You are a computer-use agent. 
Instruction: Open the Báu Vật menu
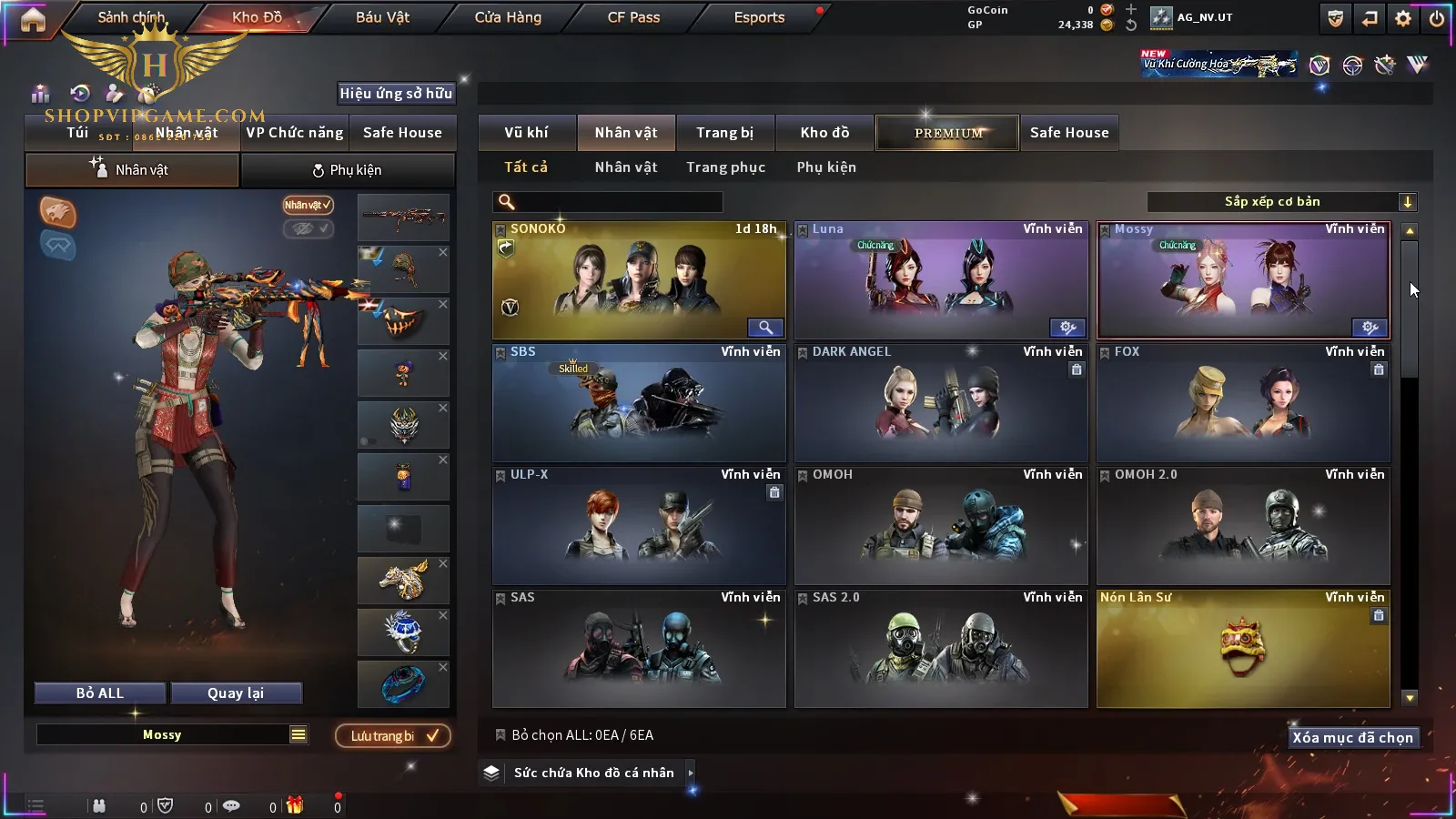click(382, 17)
